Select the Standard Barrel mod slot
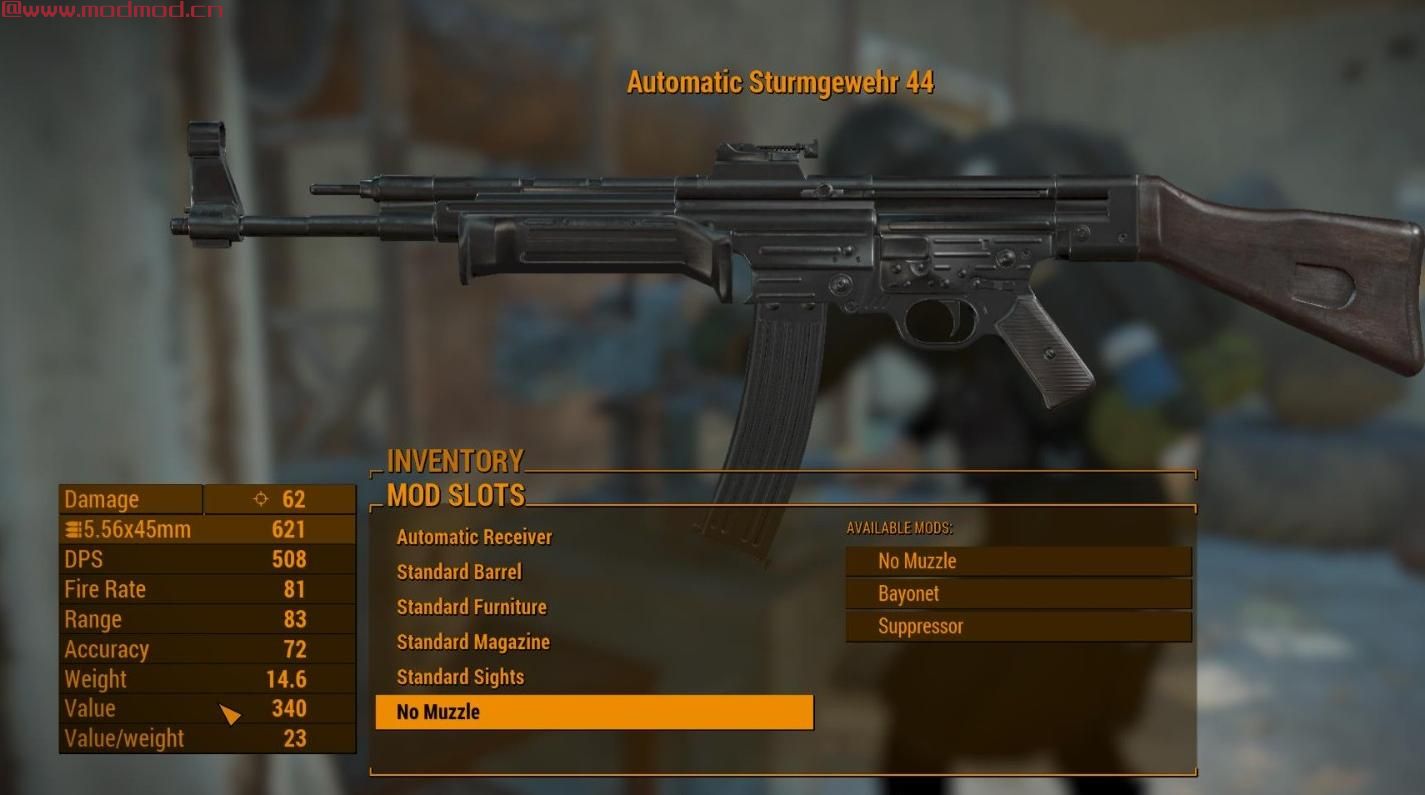Viewport: 1425px width, 795px height. tap(459, 572)
